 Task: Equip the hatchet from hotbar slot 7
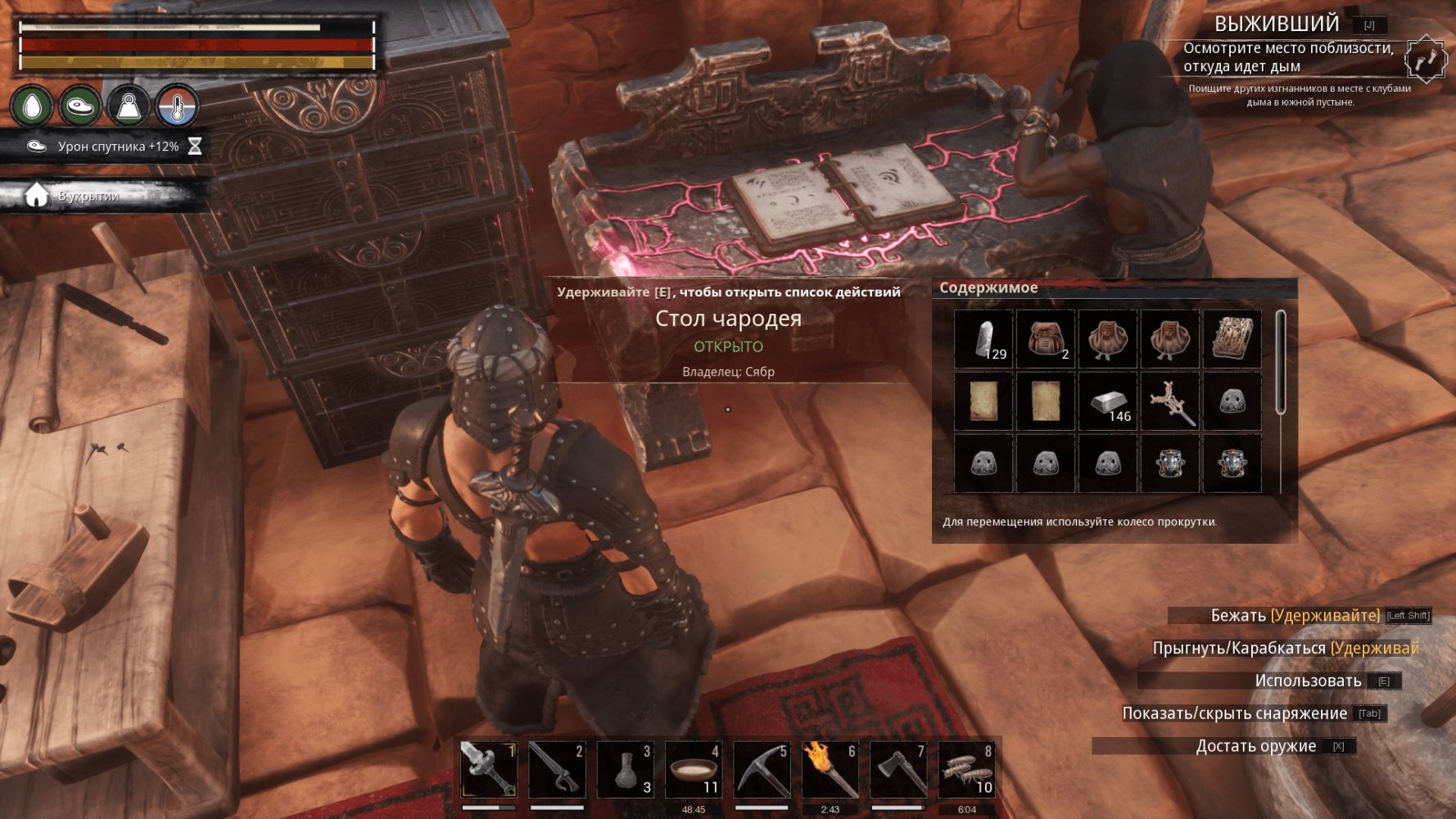tap(898, 770)
